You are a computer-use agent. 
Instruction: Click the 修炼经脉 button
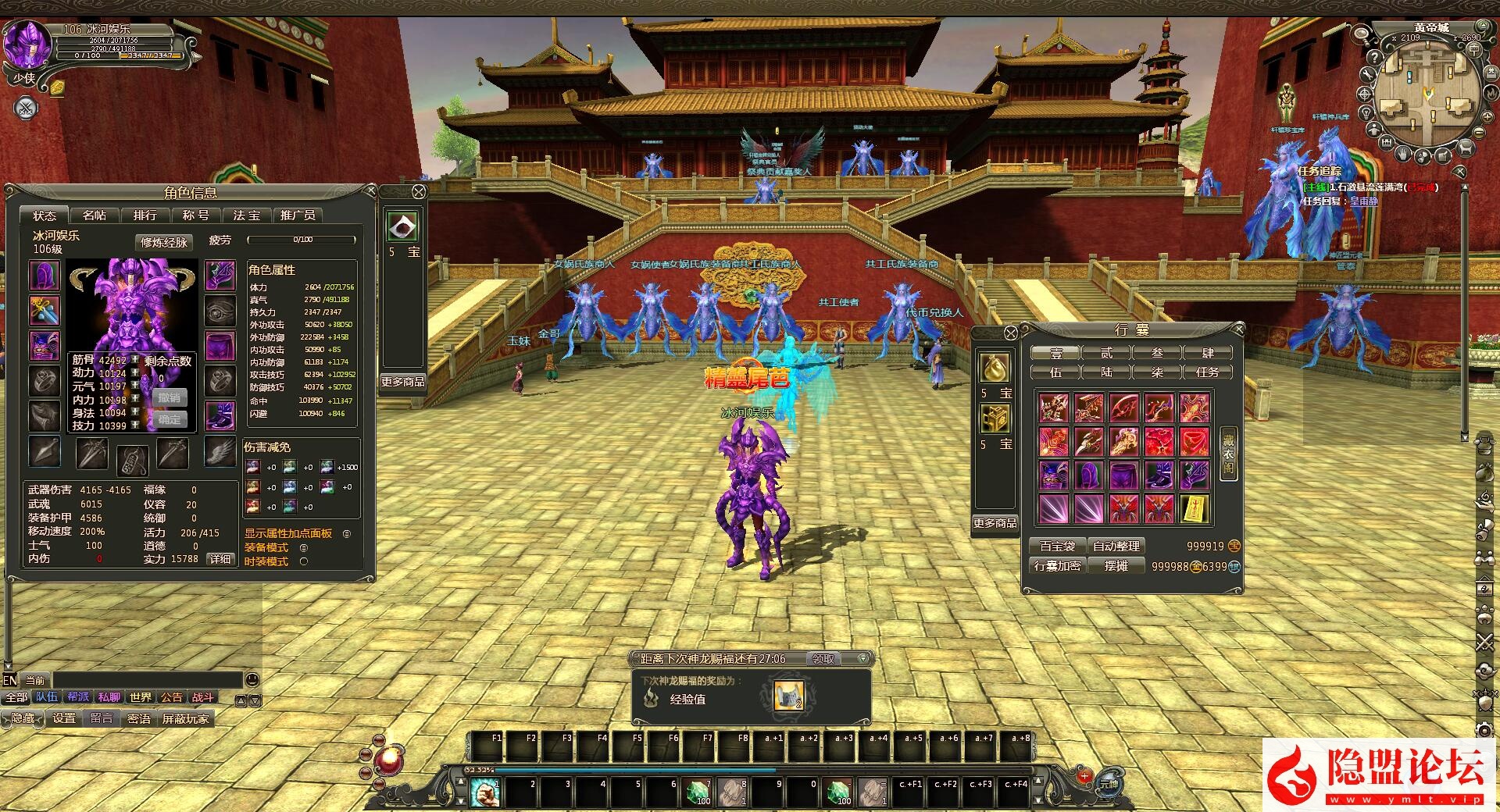coord(164,242)
